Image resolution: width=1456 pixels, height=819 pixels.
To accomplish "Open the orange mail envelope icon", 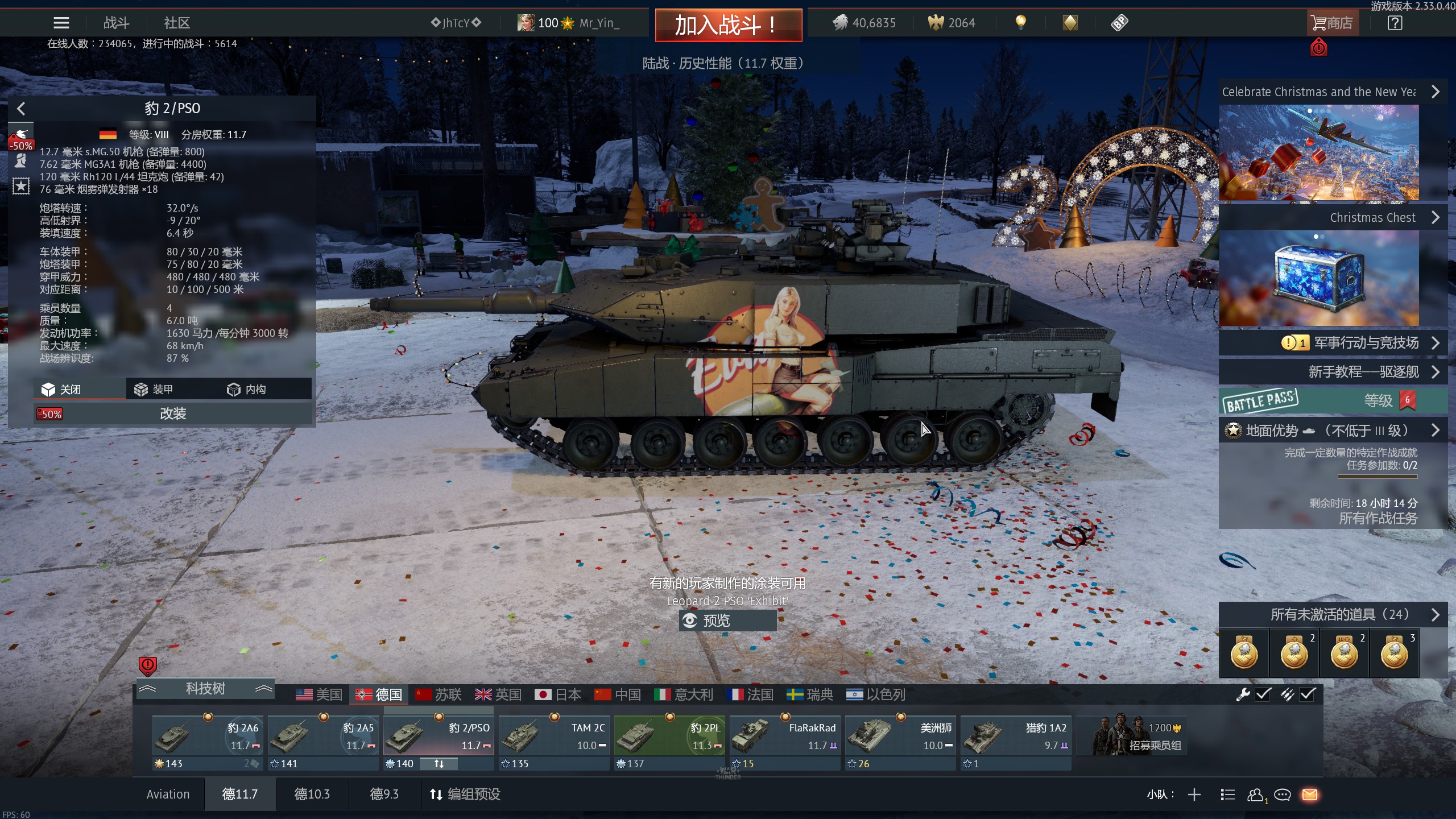I will [1310, 795].
